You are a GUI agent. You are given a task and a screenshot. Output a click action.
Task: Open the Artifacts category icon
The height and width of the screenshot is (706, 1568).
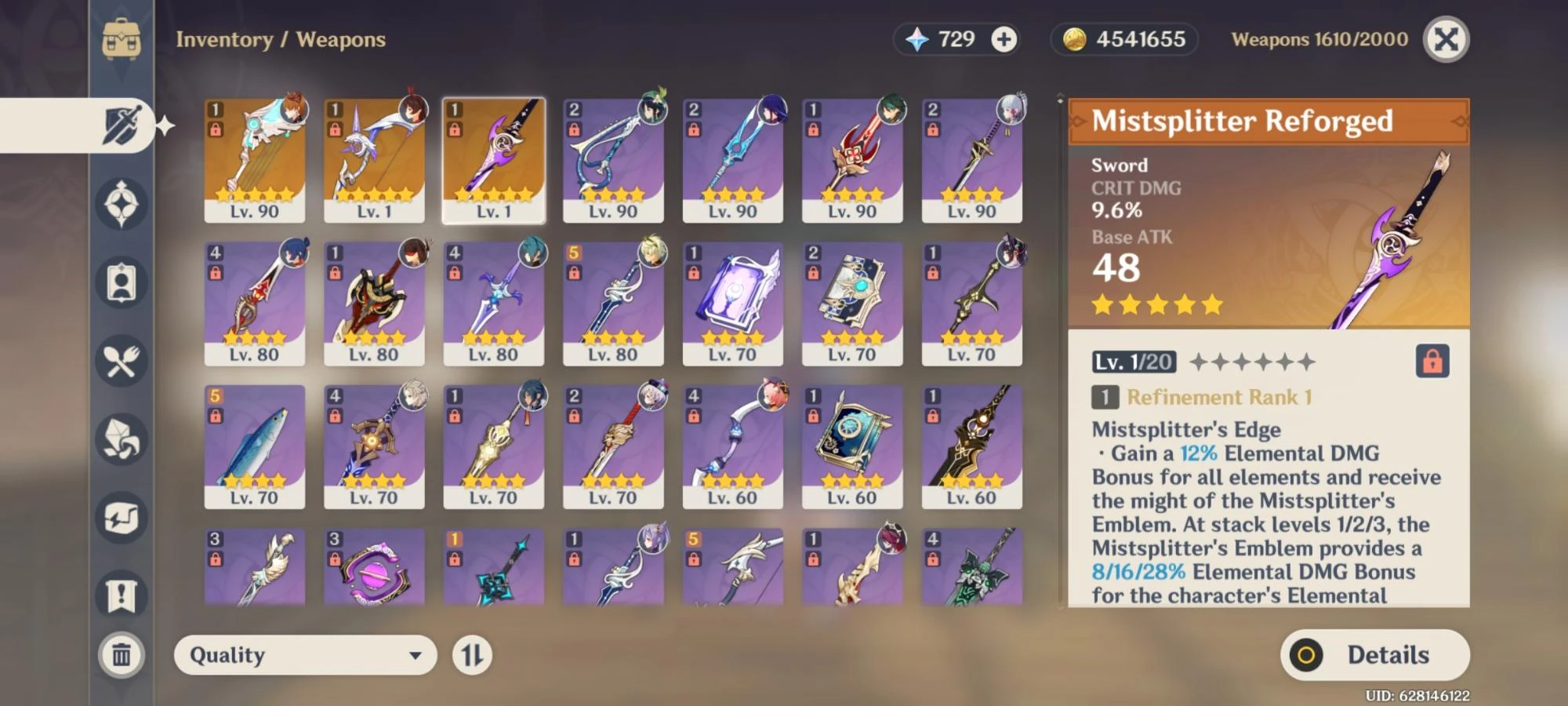point(122,206)
